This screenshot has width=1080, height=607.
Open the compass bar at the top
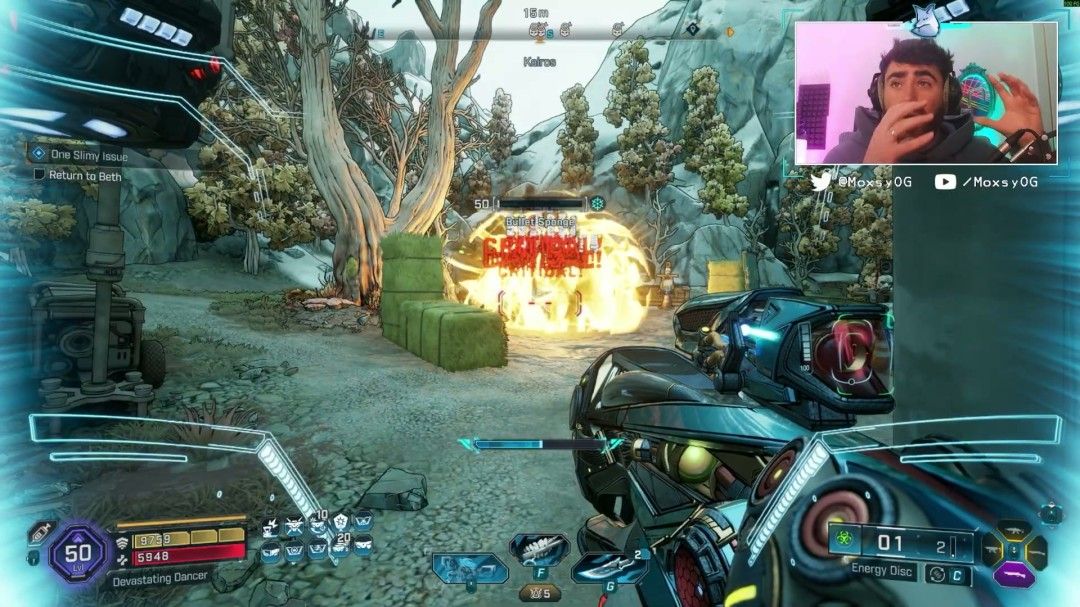coord(540,32)
